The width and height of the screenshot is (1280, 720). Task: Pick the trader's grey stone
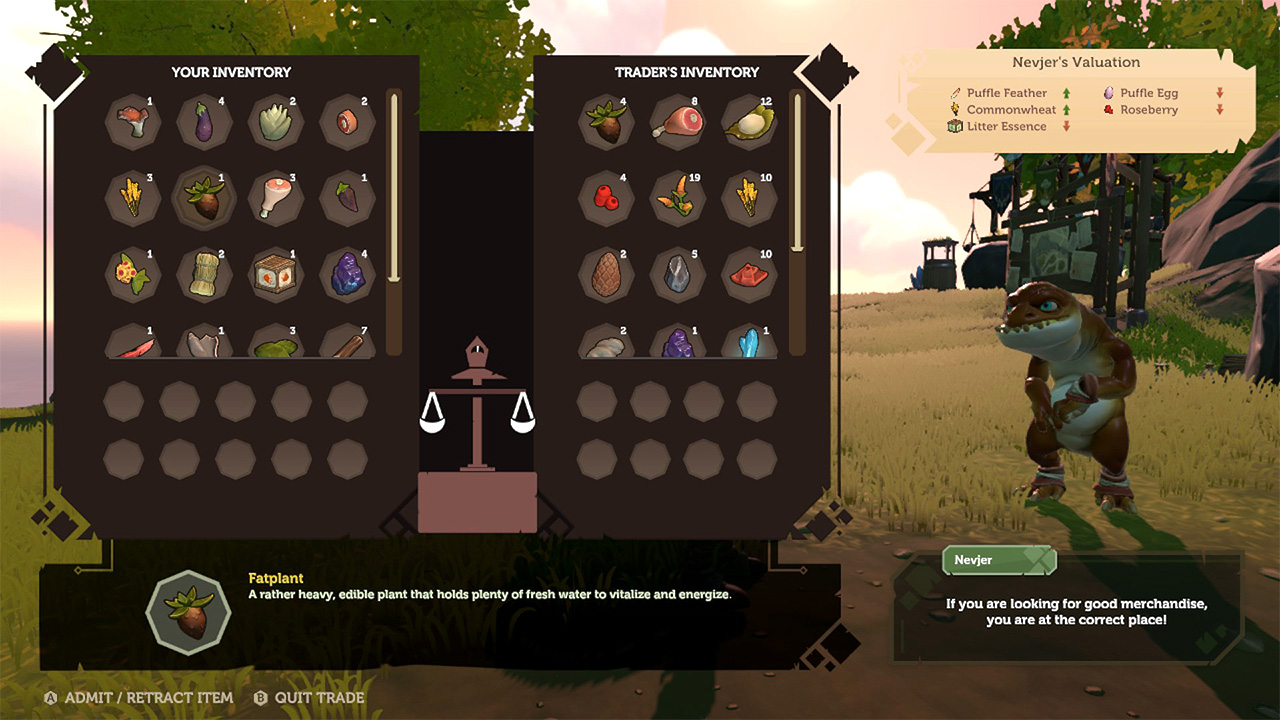(675, 272)
